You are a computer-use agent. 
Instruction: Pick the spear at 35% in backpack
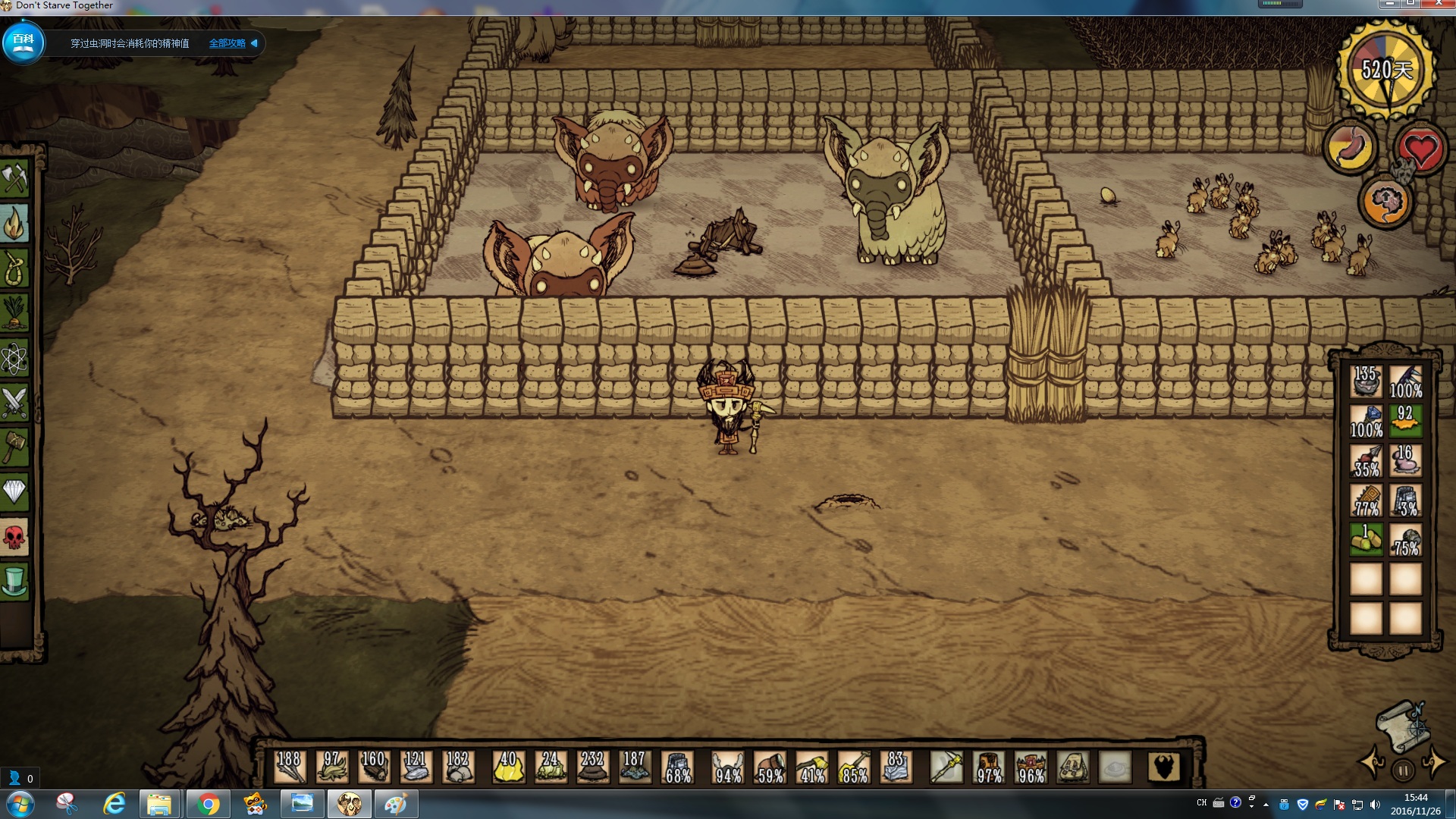[1367, 460]
